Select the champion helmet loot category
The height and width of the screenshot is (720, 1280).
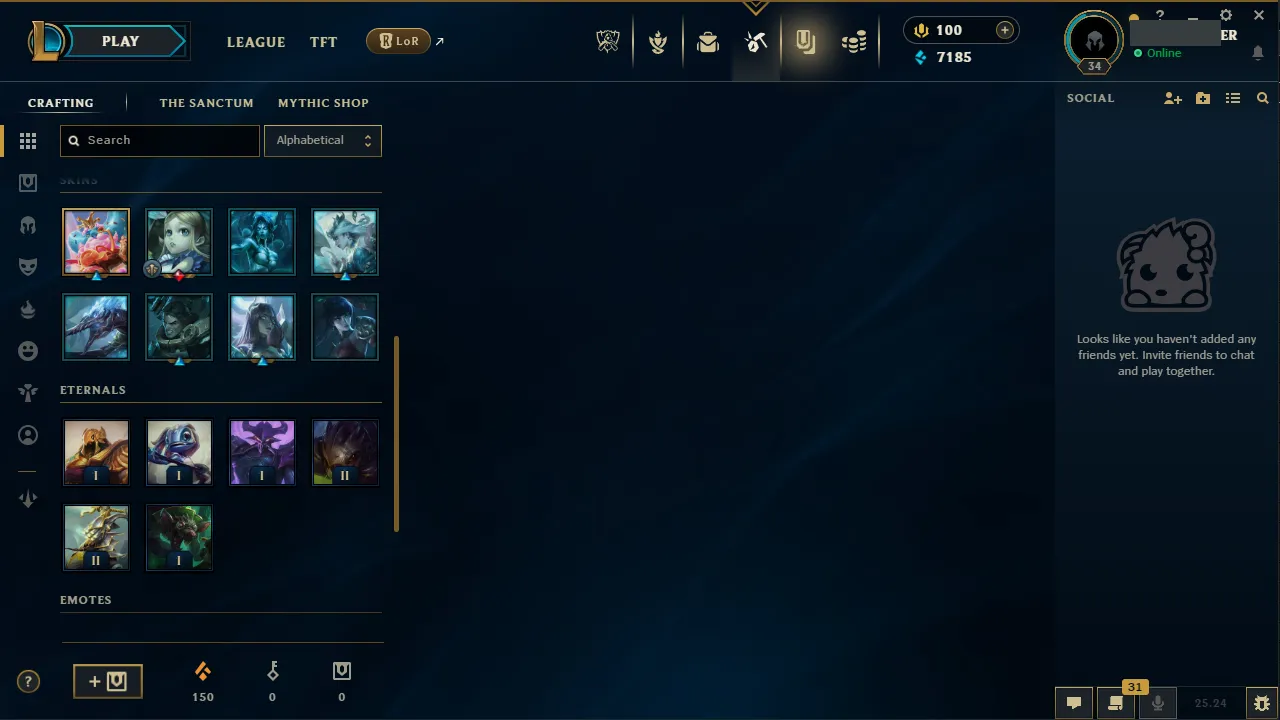pos(28,225)
